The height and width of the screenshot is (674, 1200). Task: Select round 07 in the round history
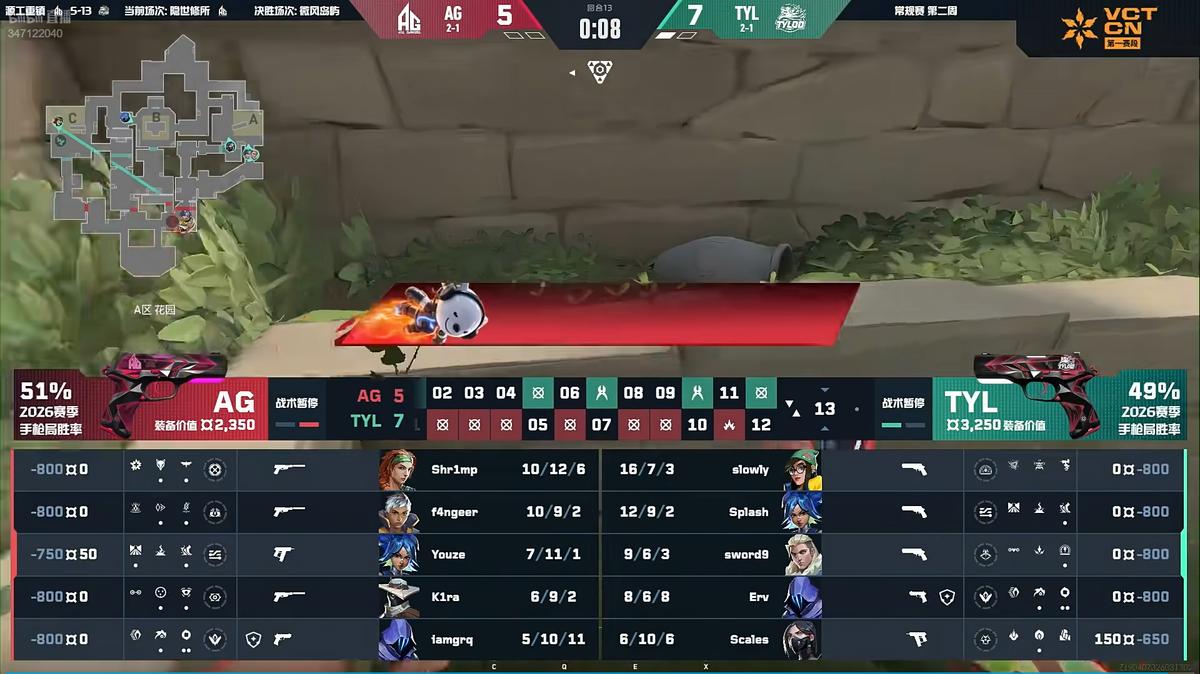(601, 424)
